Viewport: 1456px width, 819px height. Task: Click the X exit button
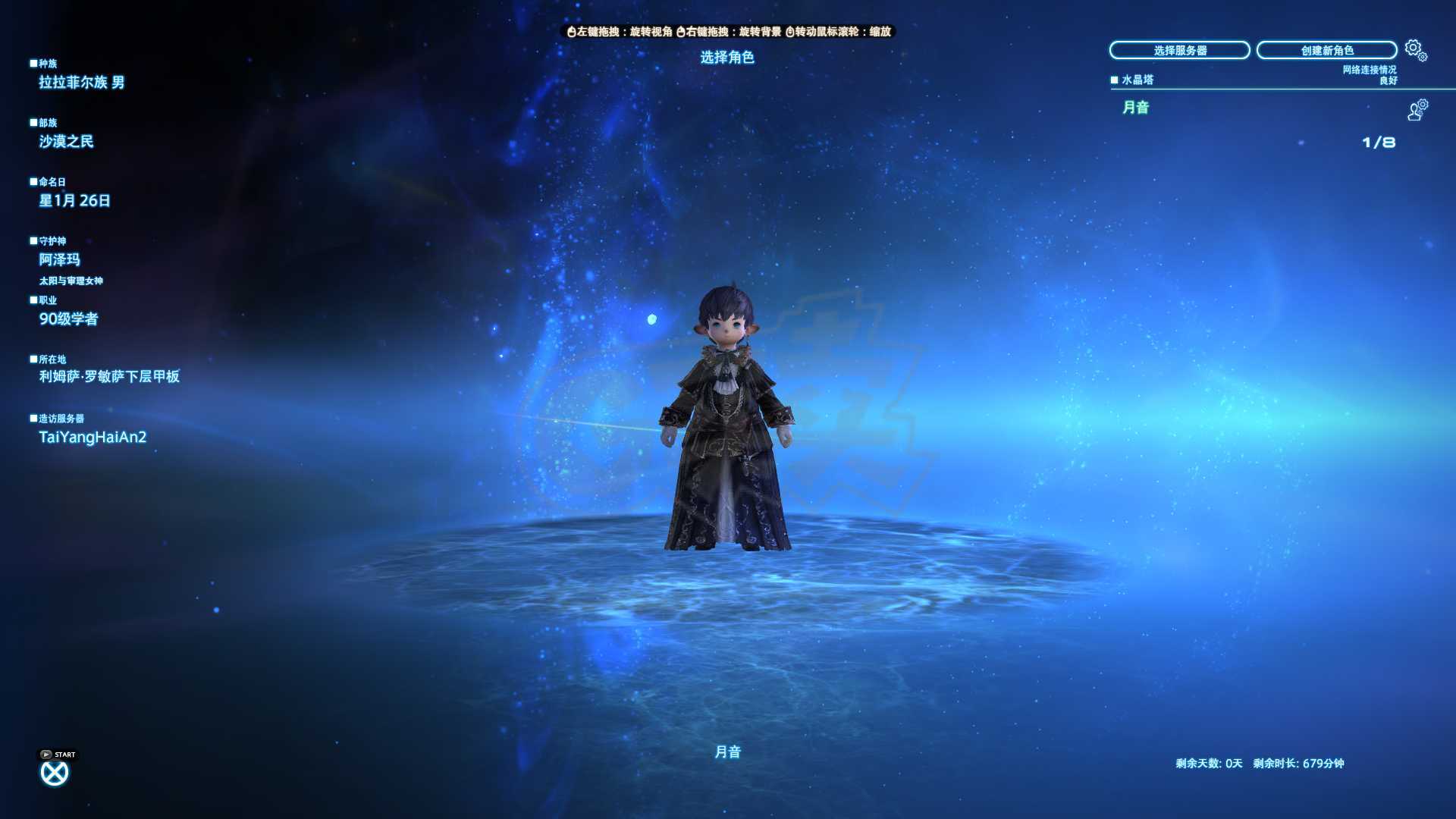pos(54,773)
